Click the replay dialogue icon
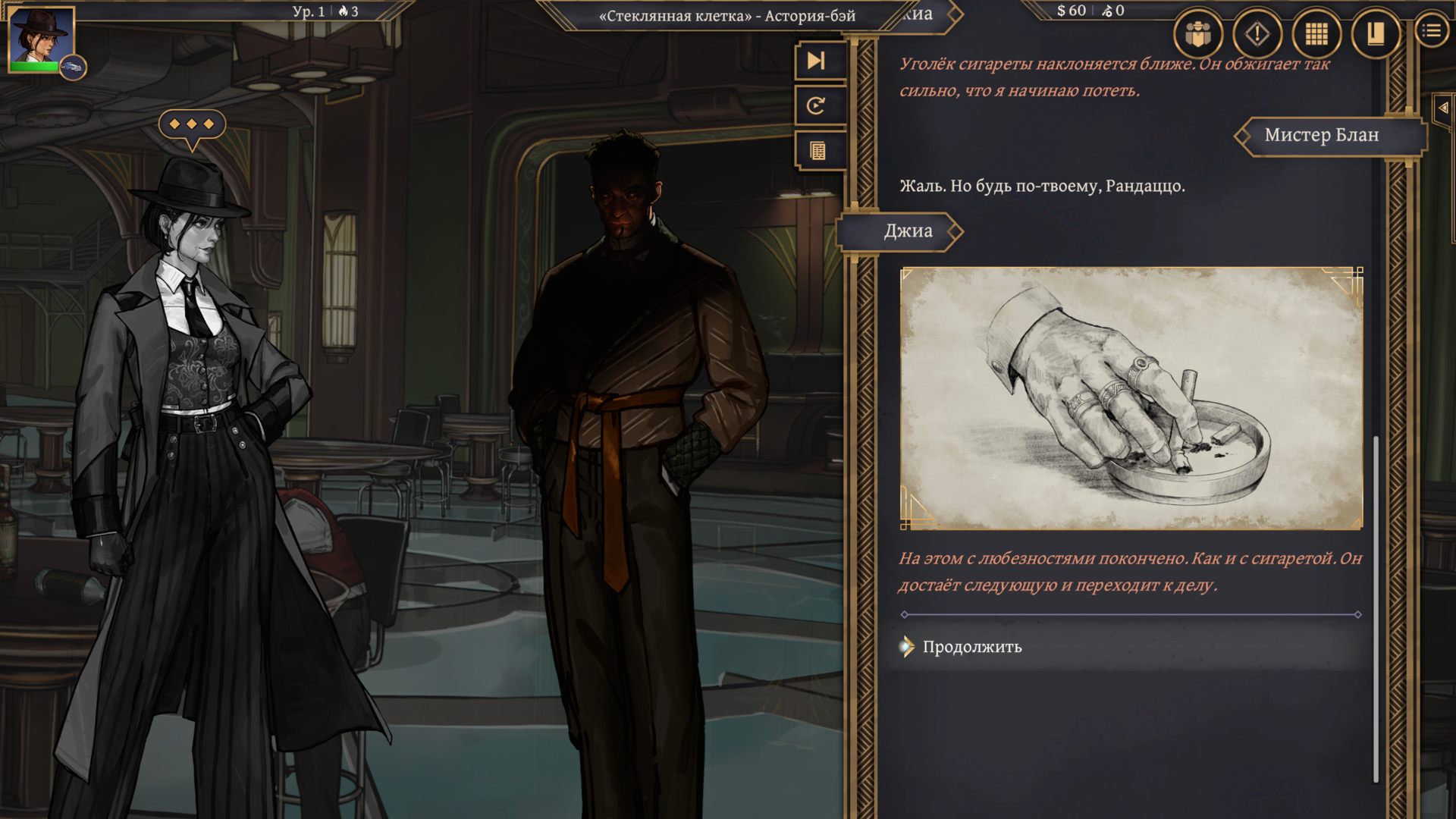Screen dimensions: 1456x819 tap(815, 106)
